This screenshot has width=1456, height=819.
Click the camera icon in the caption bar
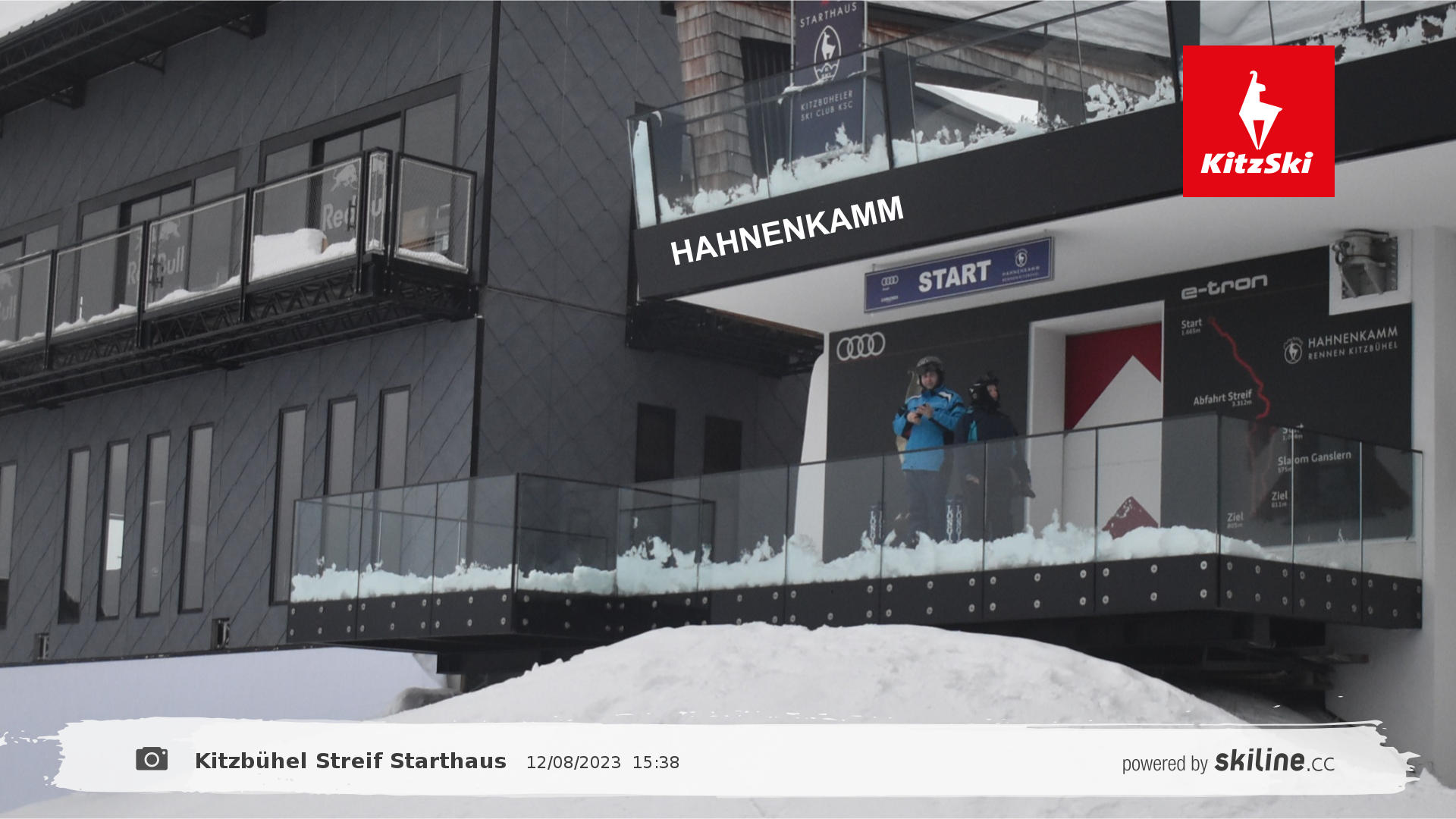[x=152, y=759]
